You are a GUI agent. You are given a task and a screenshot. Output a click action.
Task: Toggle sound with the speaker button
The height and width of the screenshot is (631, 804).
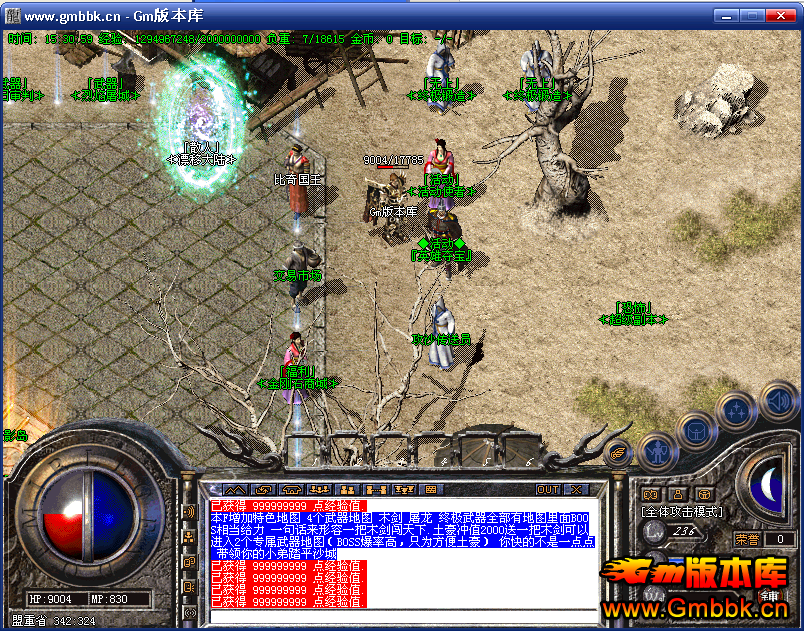tap(780, 402)
